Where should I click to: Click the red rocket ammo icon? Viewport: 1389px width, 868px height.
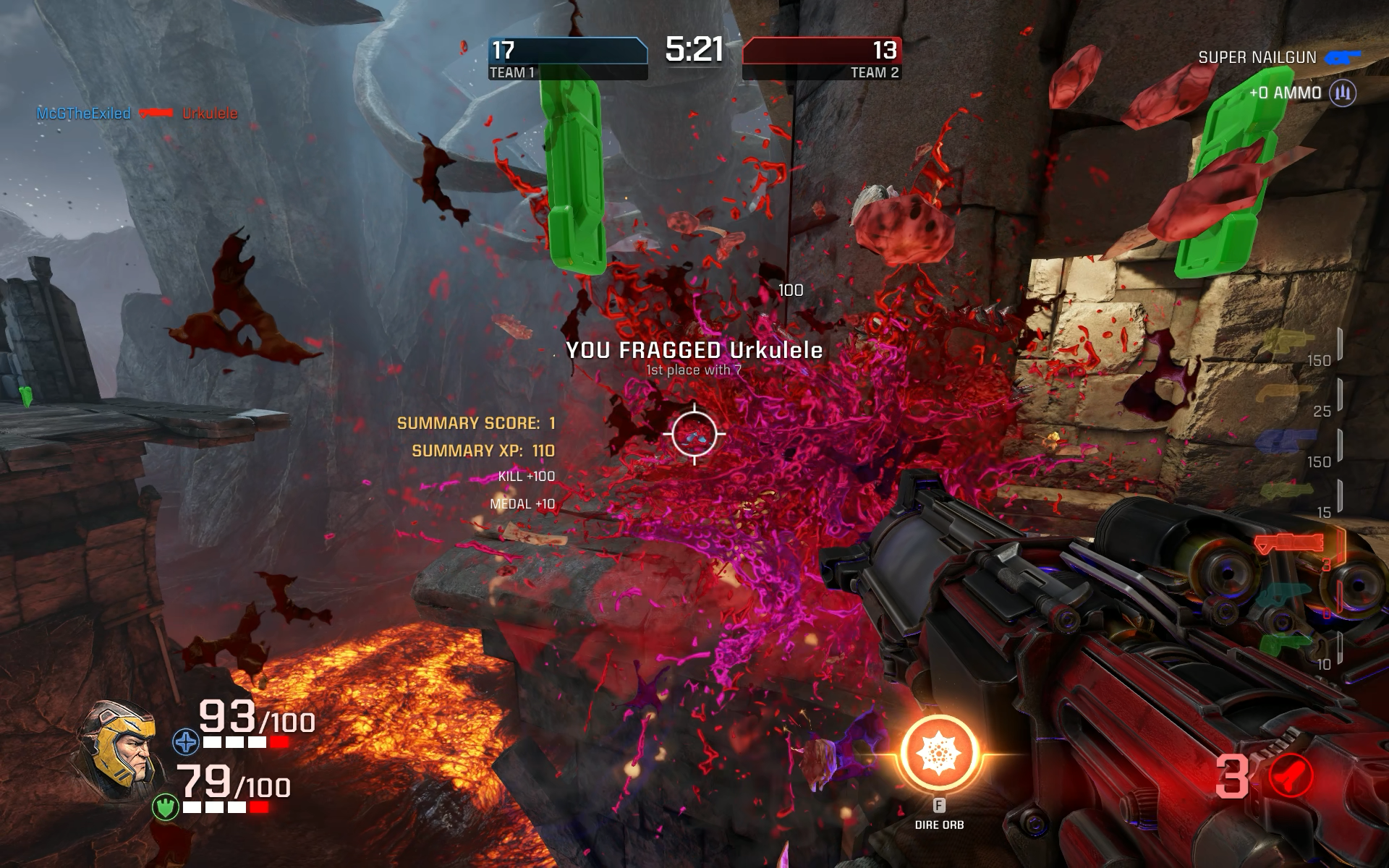tap(1291, 775)
